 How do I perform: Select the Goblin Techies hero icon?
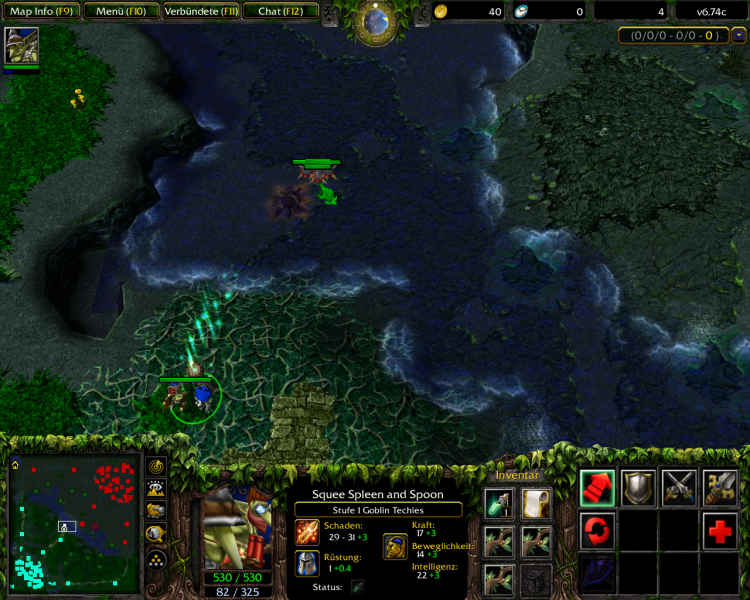click(21, 46)
